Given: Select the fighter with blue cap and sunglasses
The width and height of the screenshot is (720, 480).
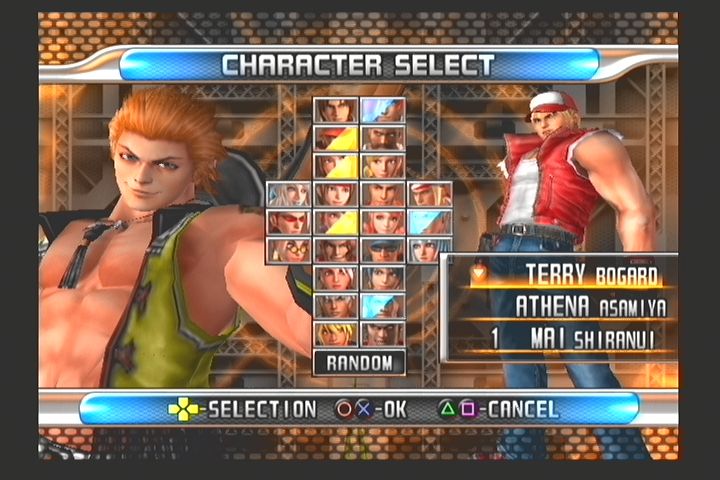Looking at the screenshot, I should click(383, 250).
